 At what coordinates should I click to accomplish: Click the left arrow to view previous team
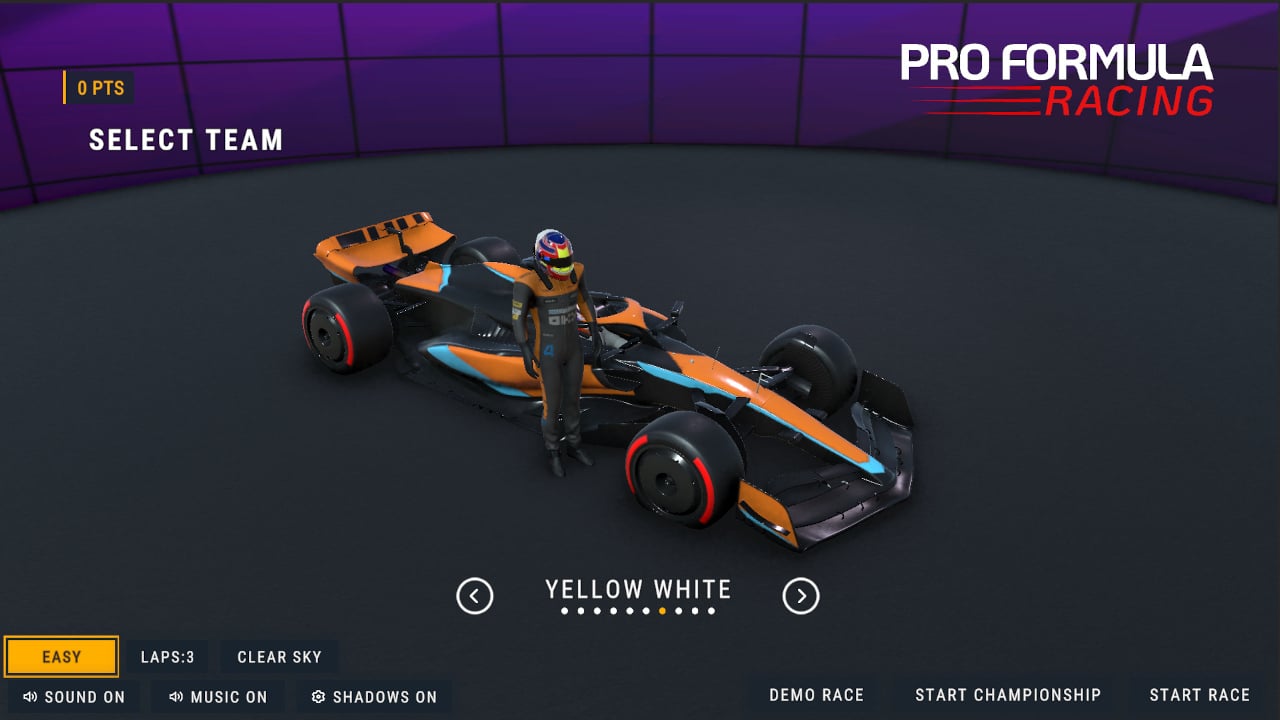[474, 594]
